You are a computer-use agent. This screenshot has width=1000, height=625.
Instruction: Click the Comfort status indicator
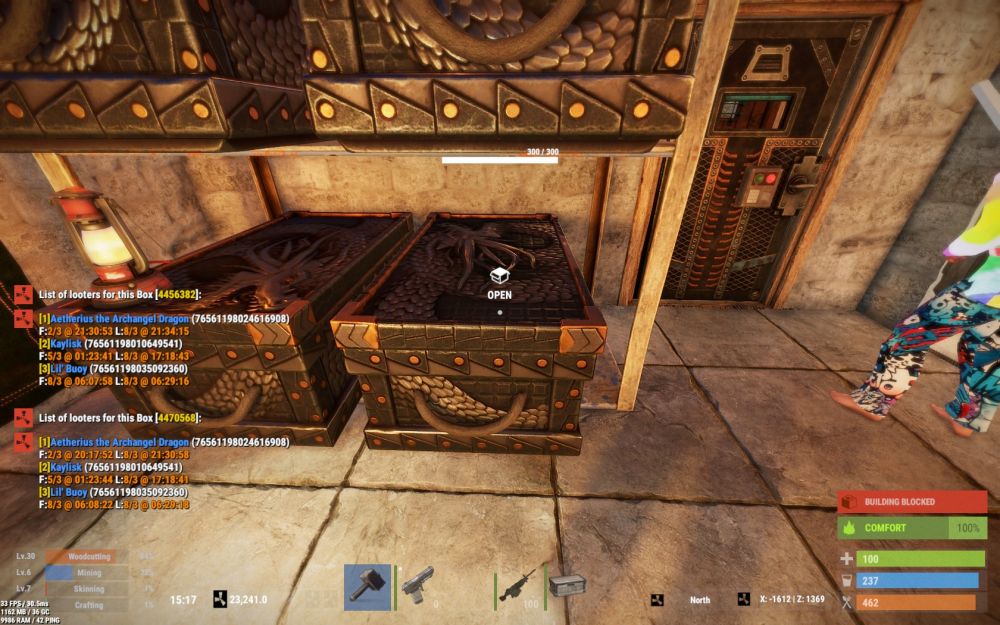[911, 527]
